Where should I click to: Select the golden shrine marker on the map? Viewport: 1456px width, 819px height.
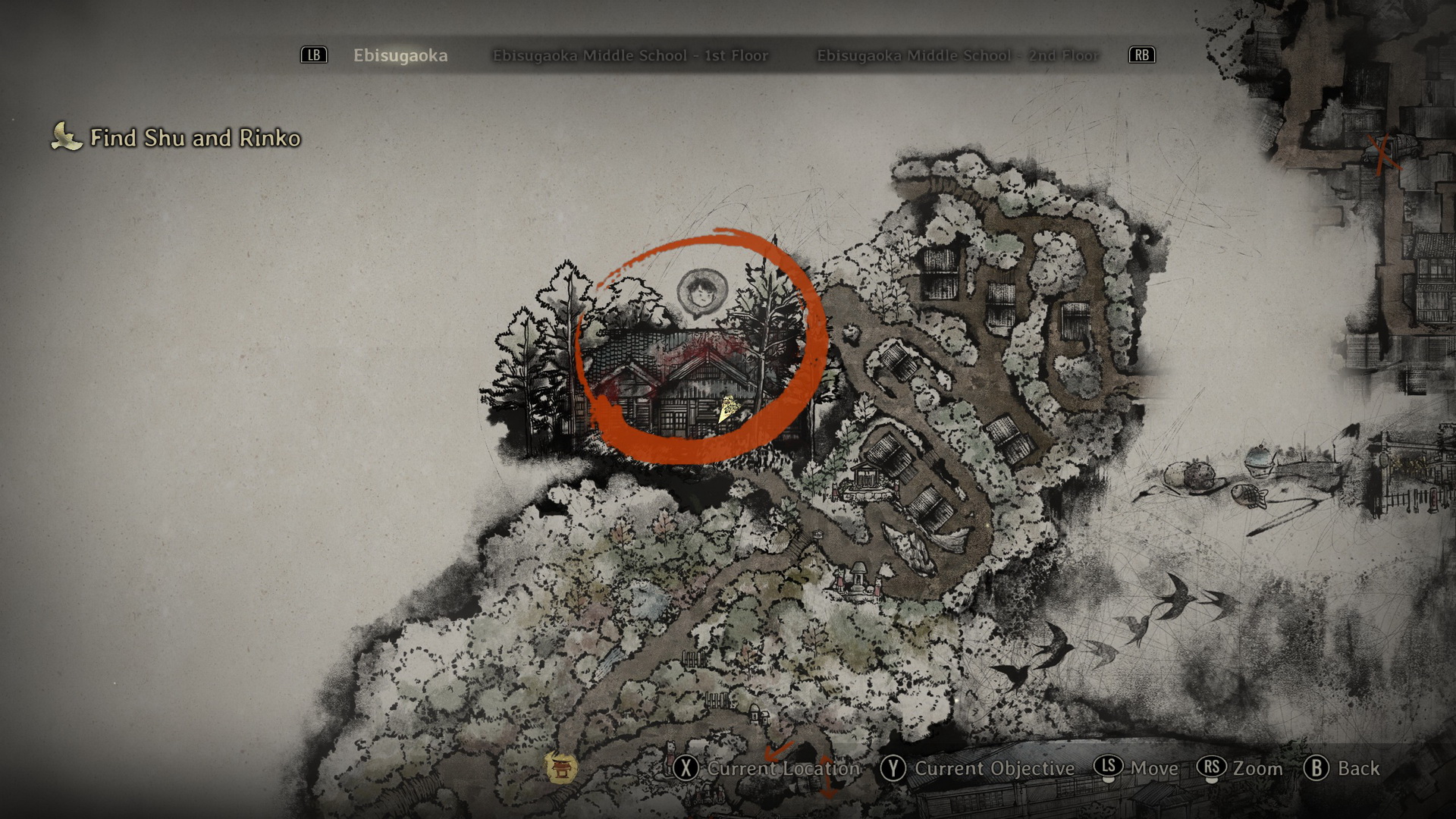coord(561,767)
